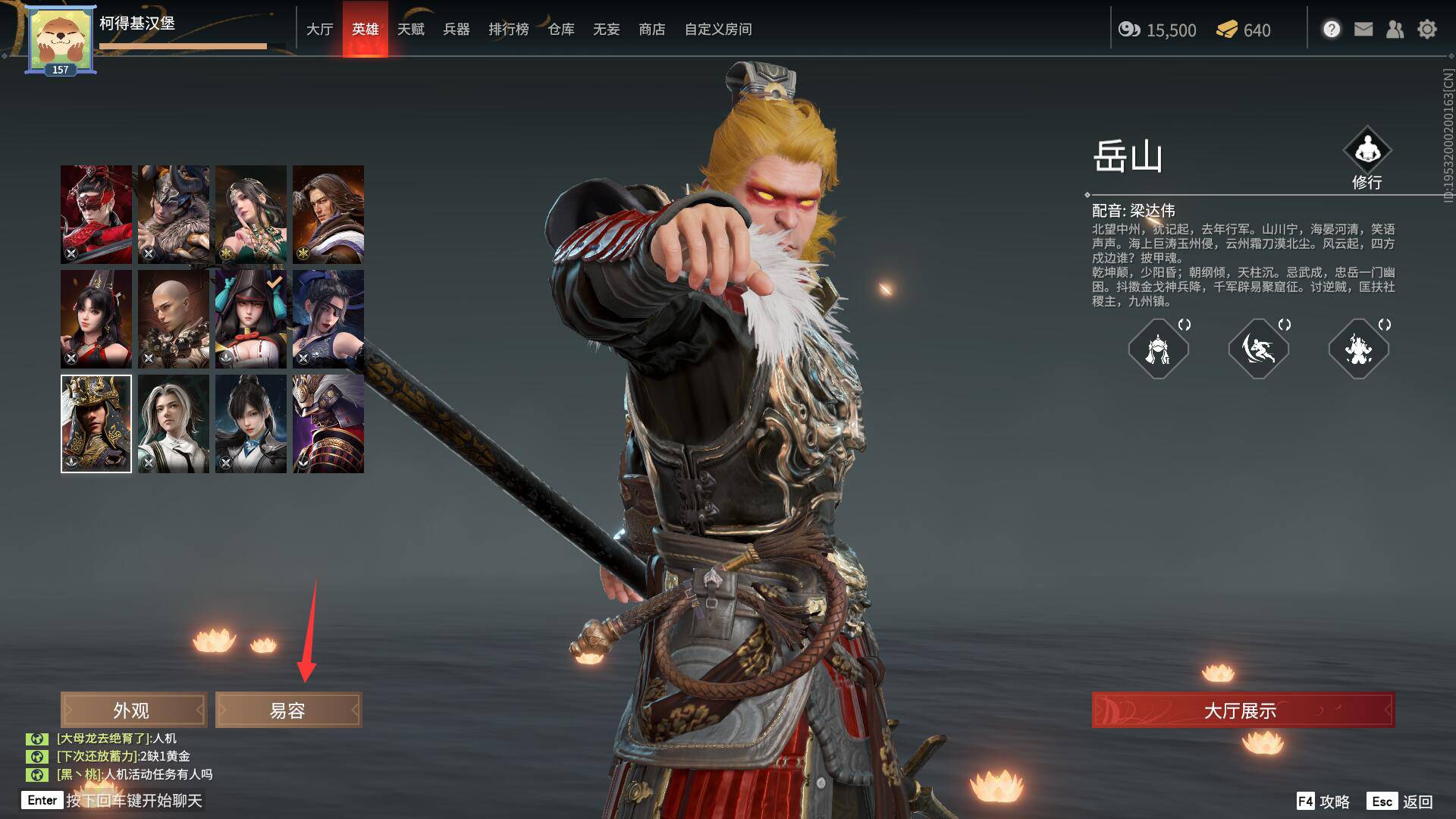Image resolution: width=1456 pixels, height=819 pixels.
Task: Open the player avatar profile
Action: [x=61, y=39]
